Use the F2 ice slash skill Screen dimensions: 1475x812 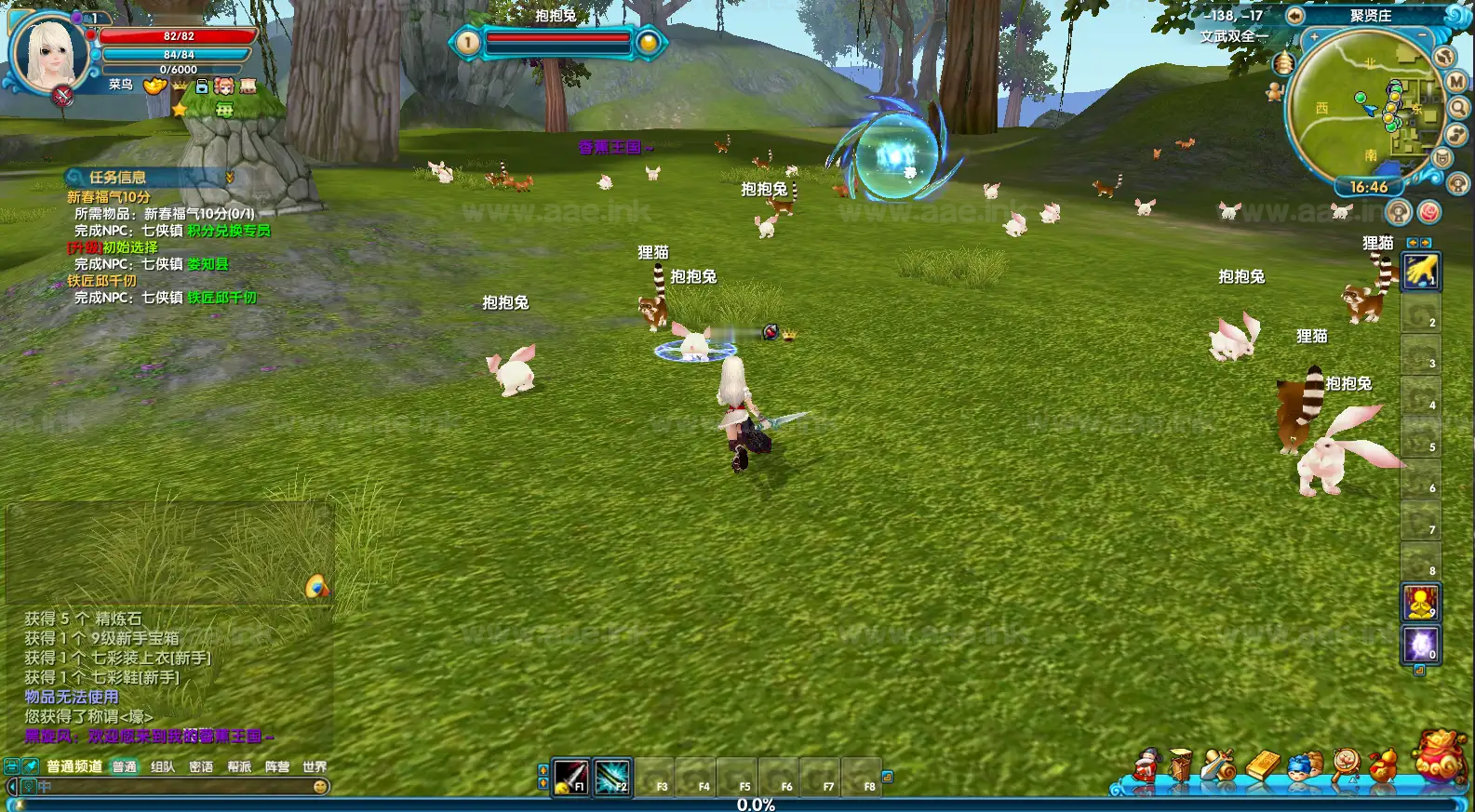[612, 776]
